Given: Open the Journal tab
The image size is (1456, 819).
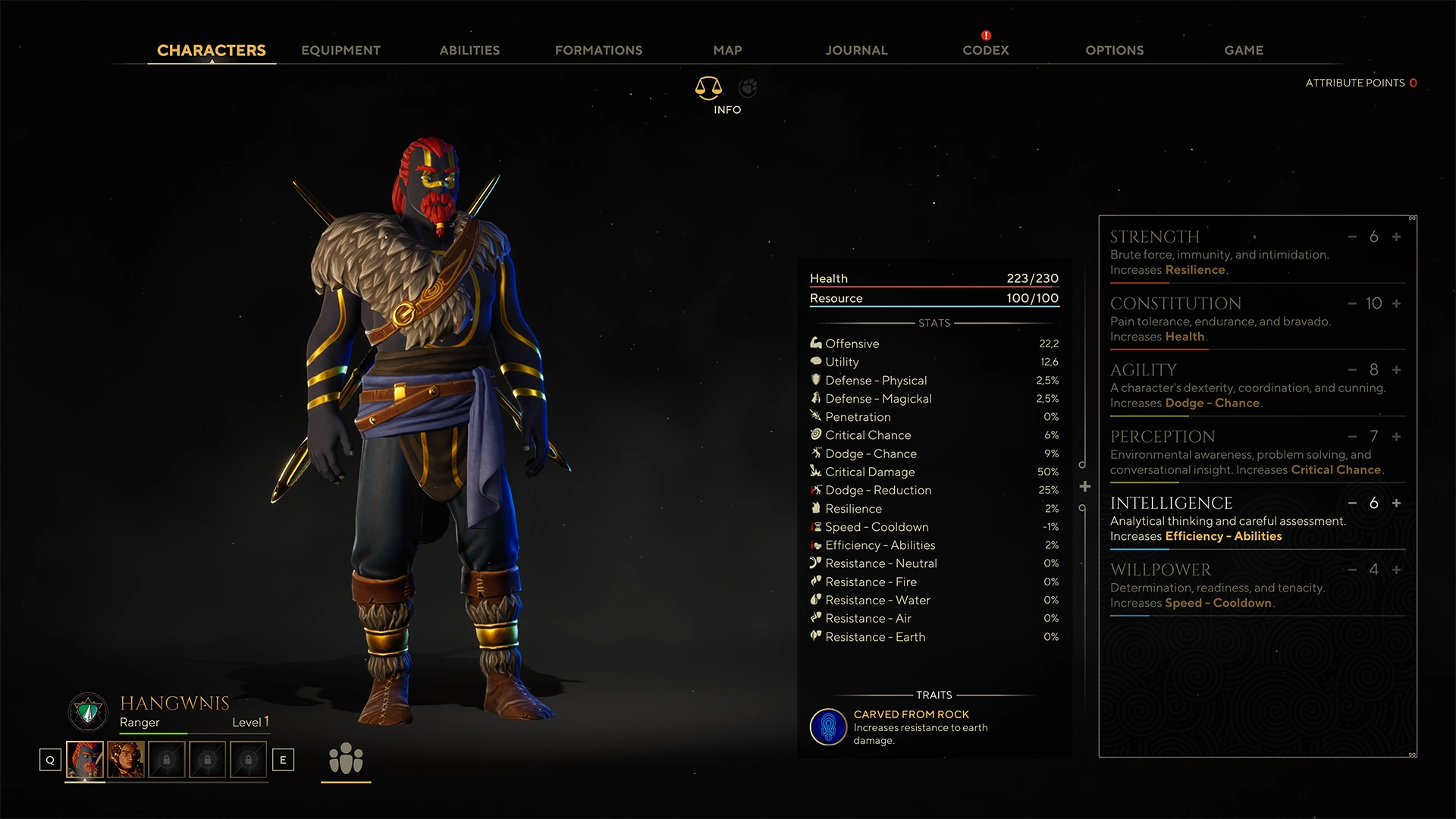Looking at the screenshot, I should coord(856,50).
